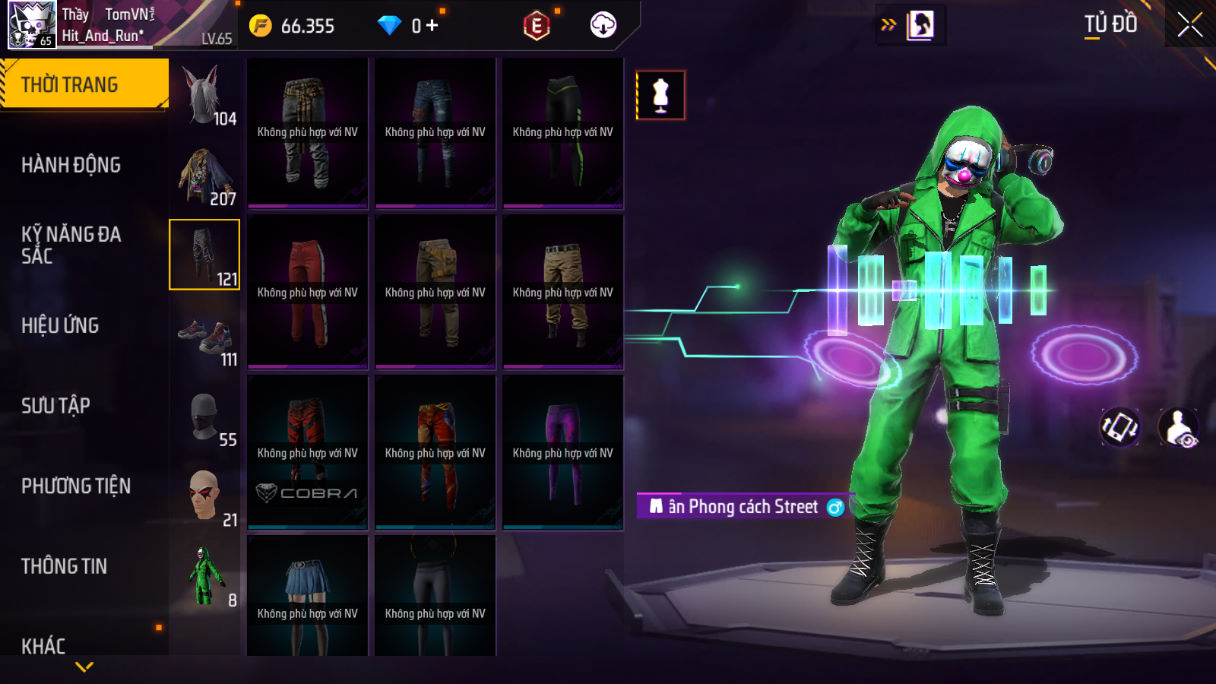Pick the blue denim skirt item
This screenshot has width=1216, height=684.
[x=308, y=595]
